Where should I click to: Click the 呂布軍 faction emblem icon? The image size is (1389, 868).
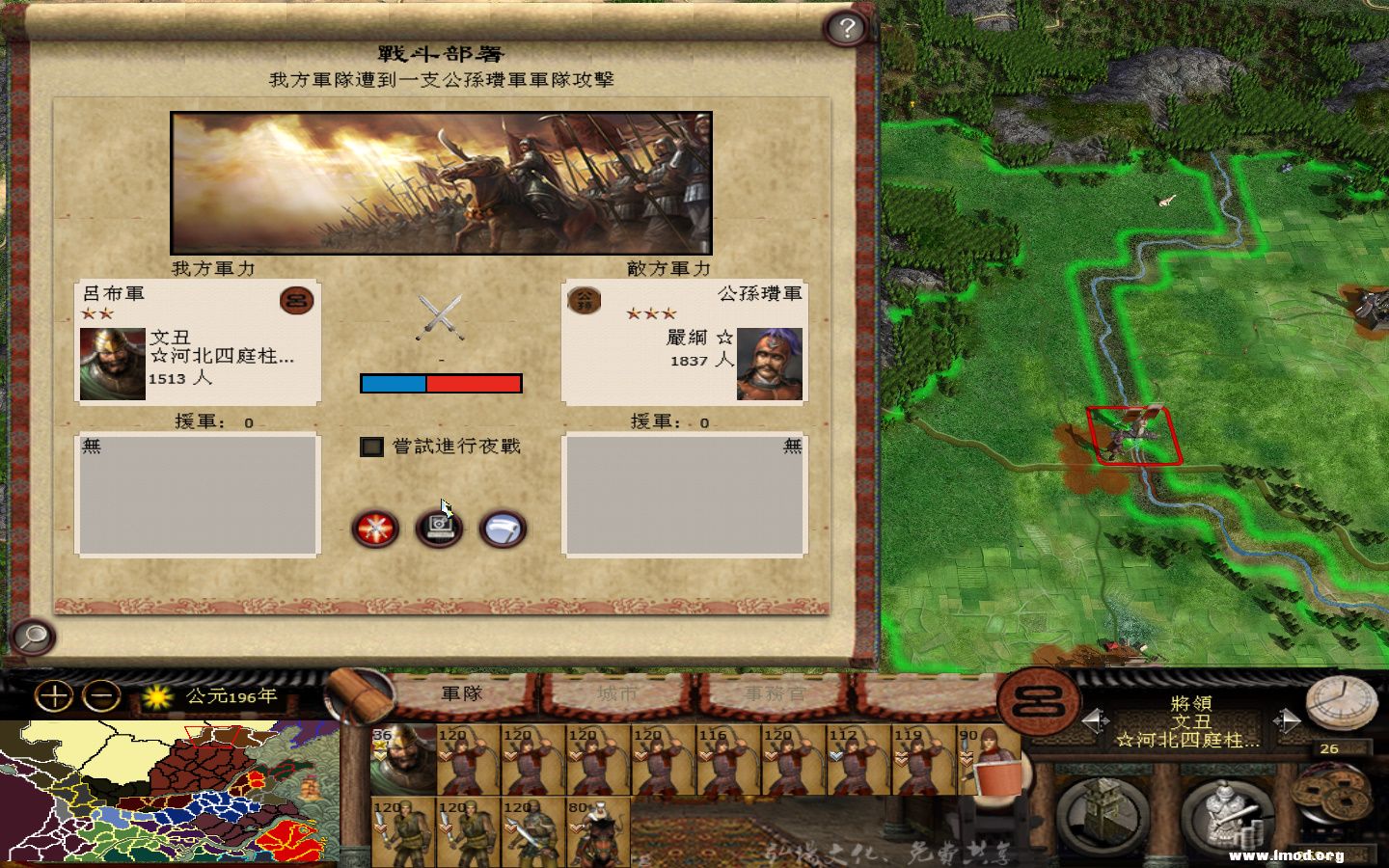[x=295, y=300]
